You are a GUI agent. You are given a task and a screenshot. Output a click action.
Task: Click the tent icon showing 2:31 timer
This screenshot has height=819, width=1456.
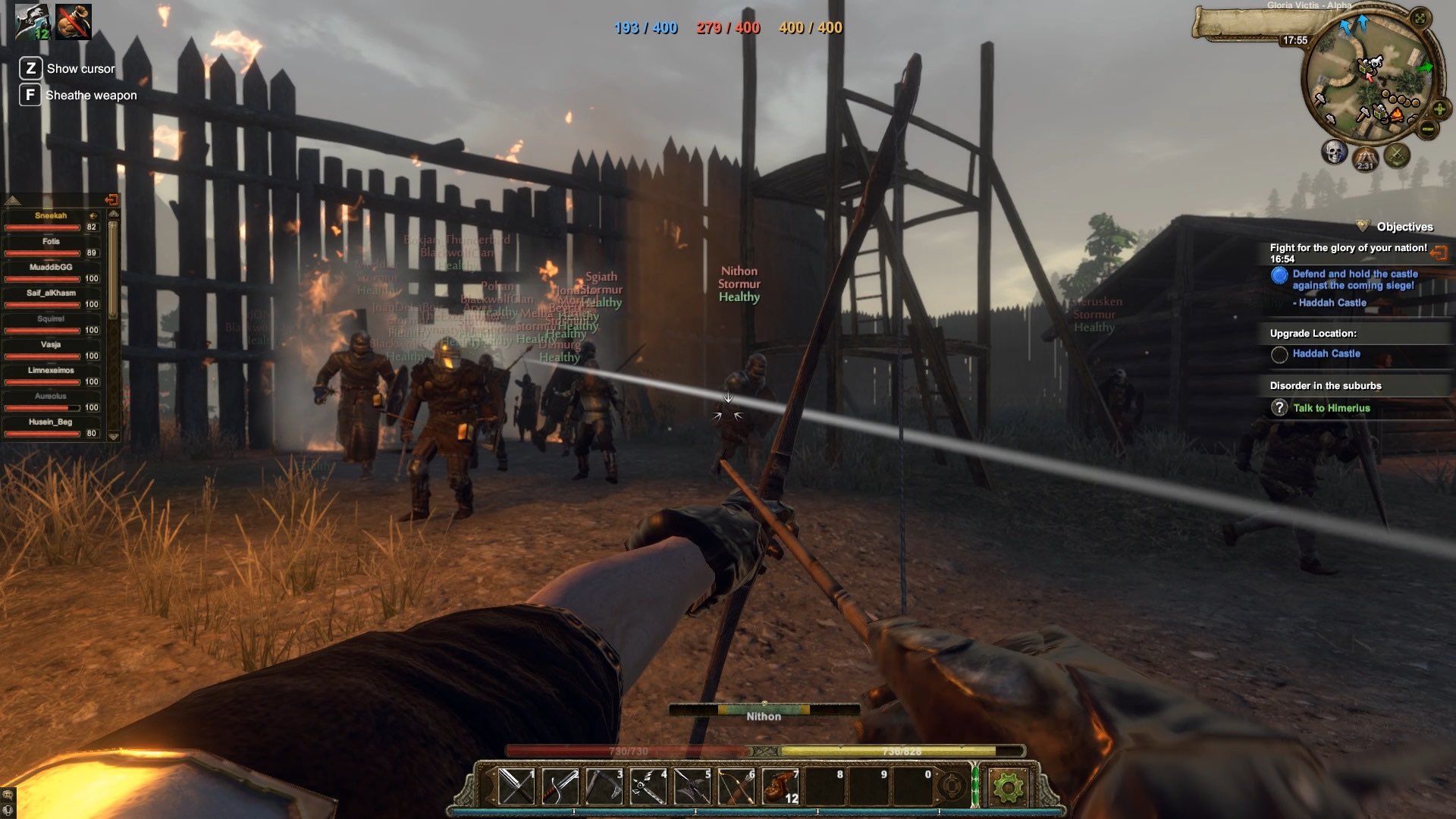[1364, 158]
